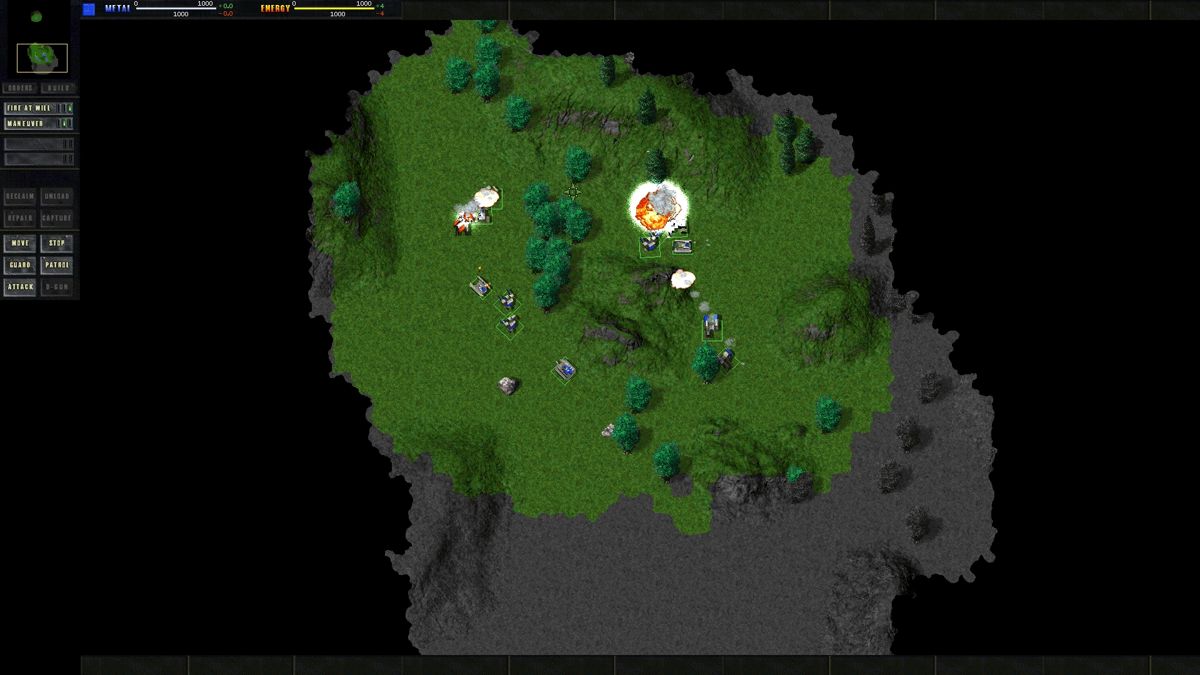The height and width of the screenshot is (675, 1200).
Task: Click the Unload command button
Action: 57,197
